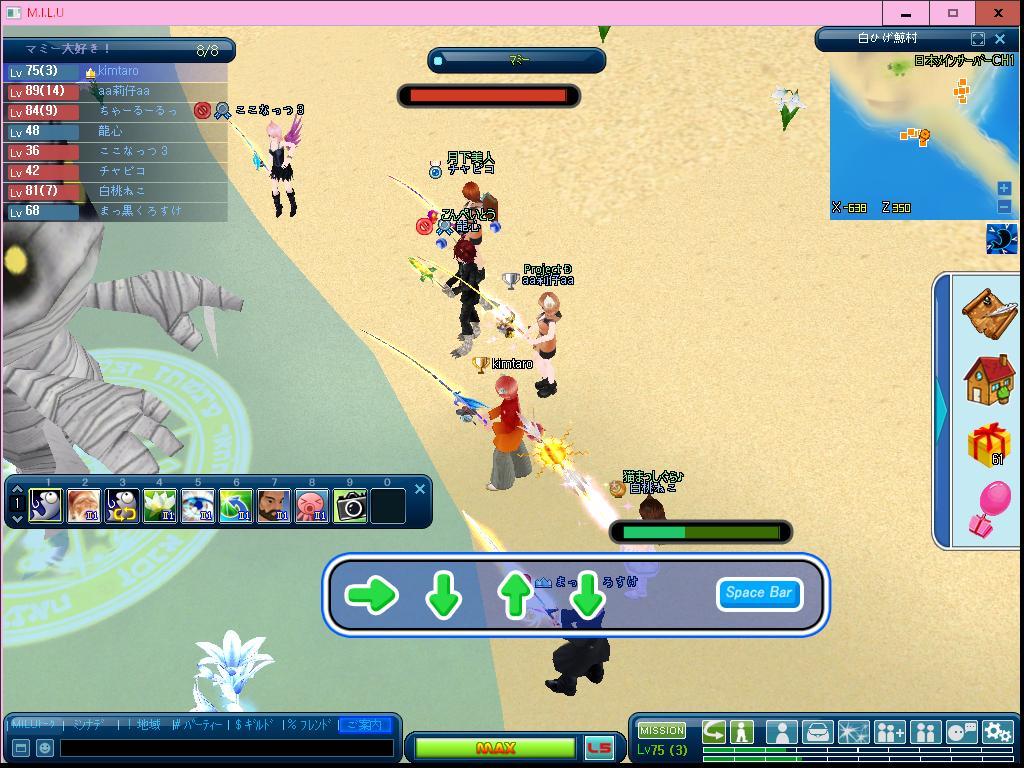This screenshot has height=768, width=1024.
Task: Close the skill hotbar
Action: tap(420, 489)
